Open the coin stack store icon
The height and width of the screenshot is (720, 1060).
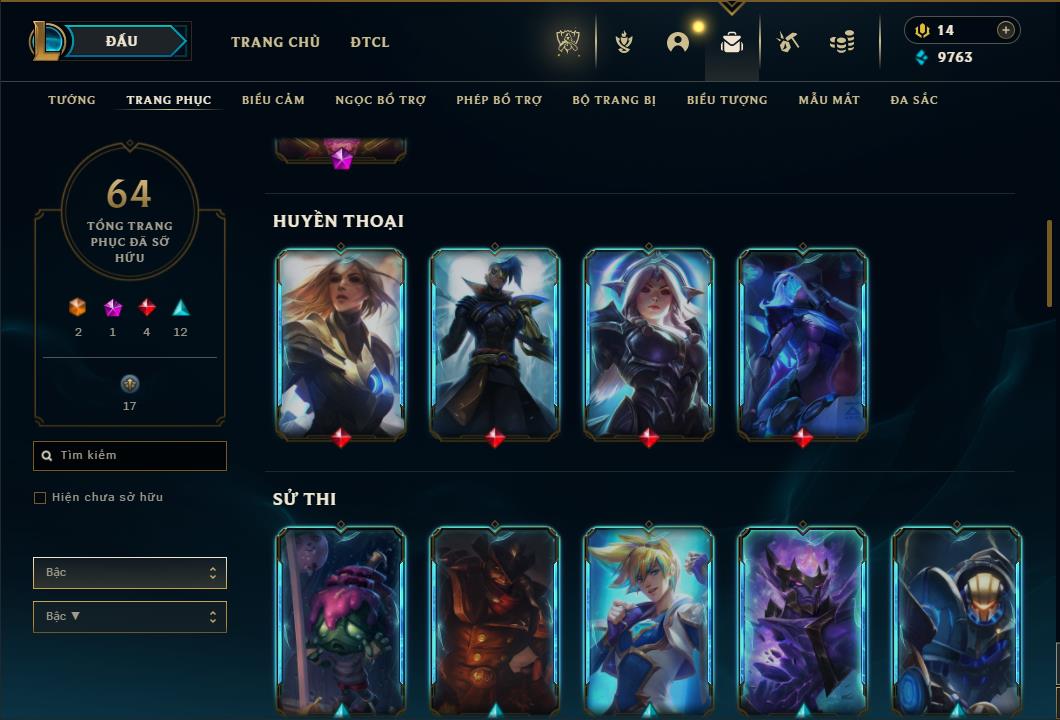click(x=842, y=42)
